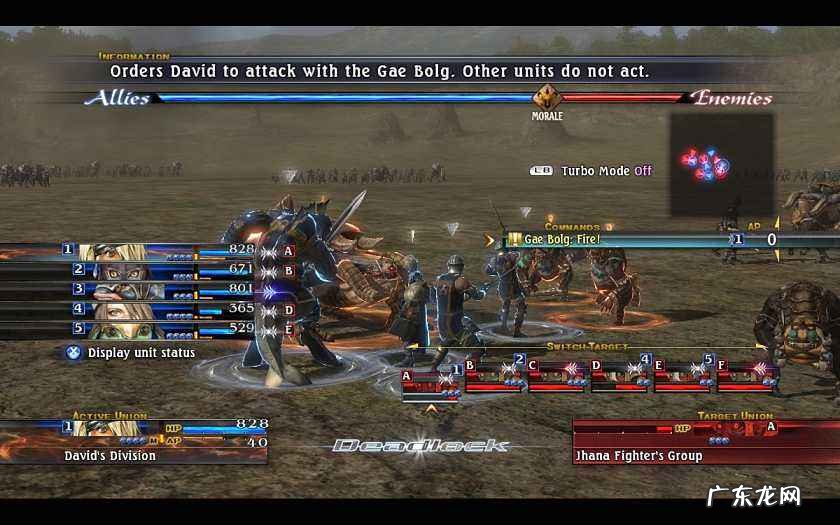Select union 4 row with 365 HP
This screenshot has width=840, height=525.
coord(160,310)
